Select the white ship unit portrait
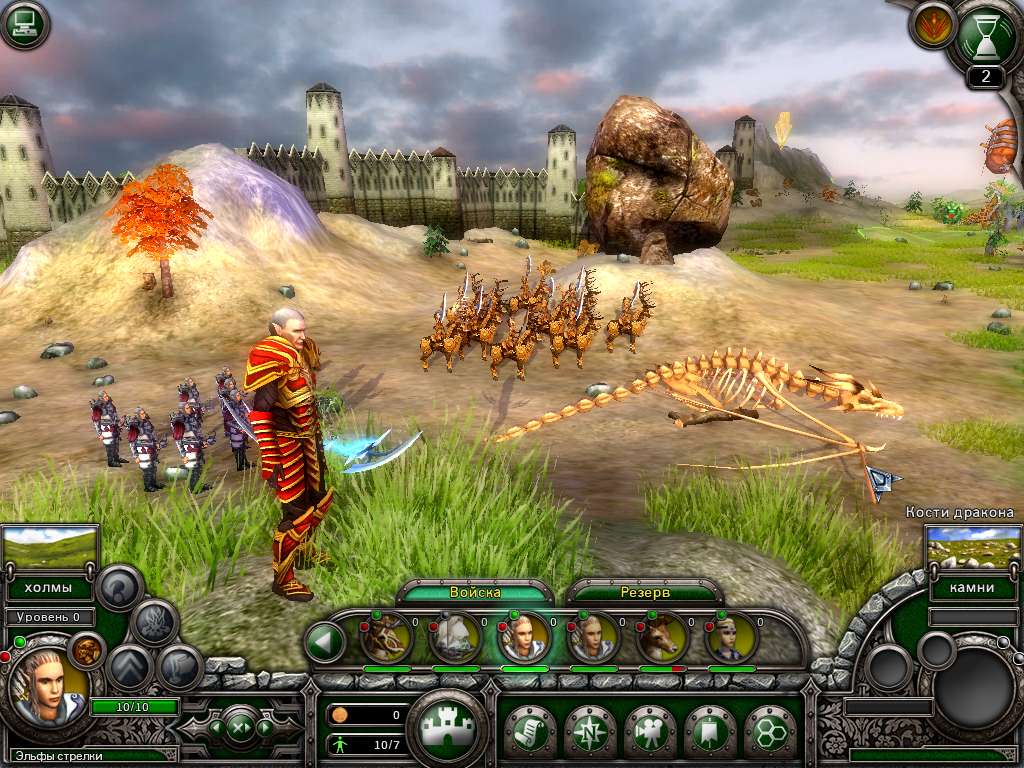This screenshot has height=768, width=1024. pyautogui.click(x=455, y=637)
